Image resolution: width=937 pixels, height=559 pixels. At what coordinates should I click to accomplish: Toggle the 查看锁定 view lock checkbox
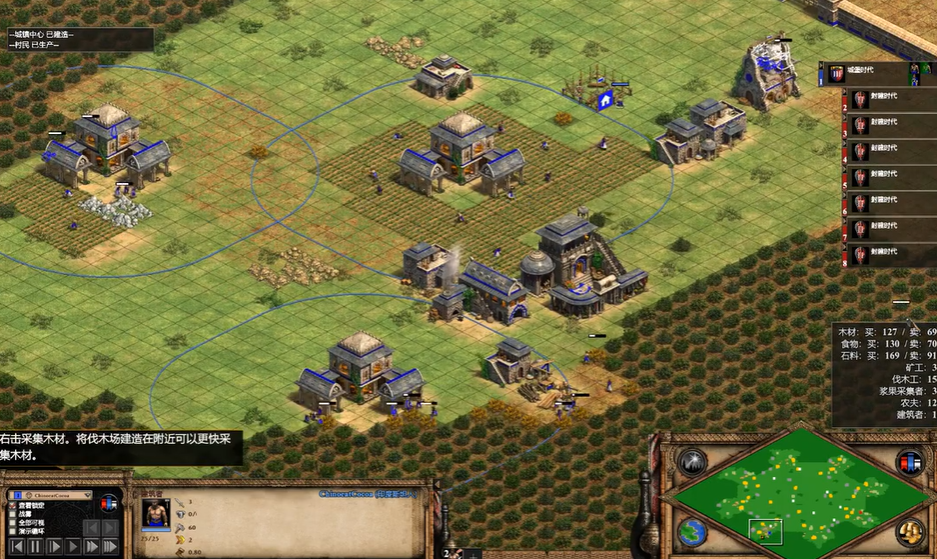pyautogui.click(x=11, y=507)
